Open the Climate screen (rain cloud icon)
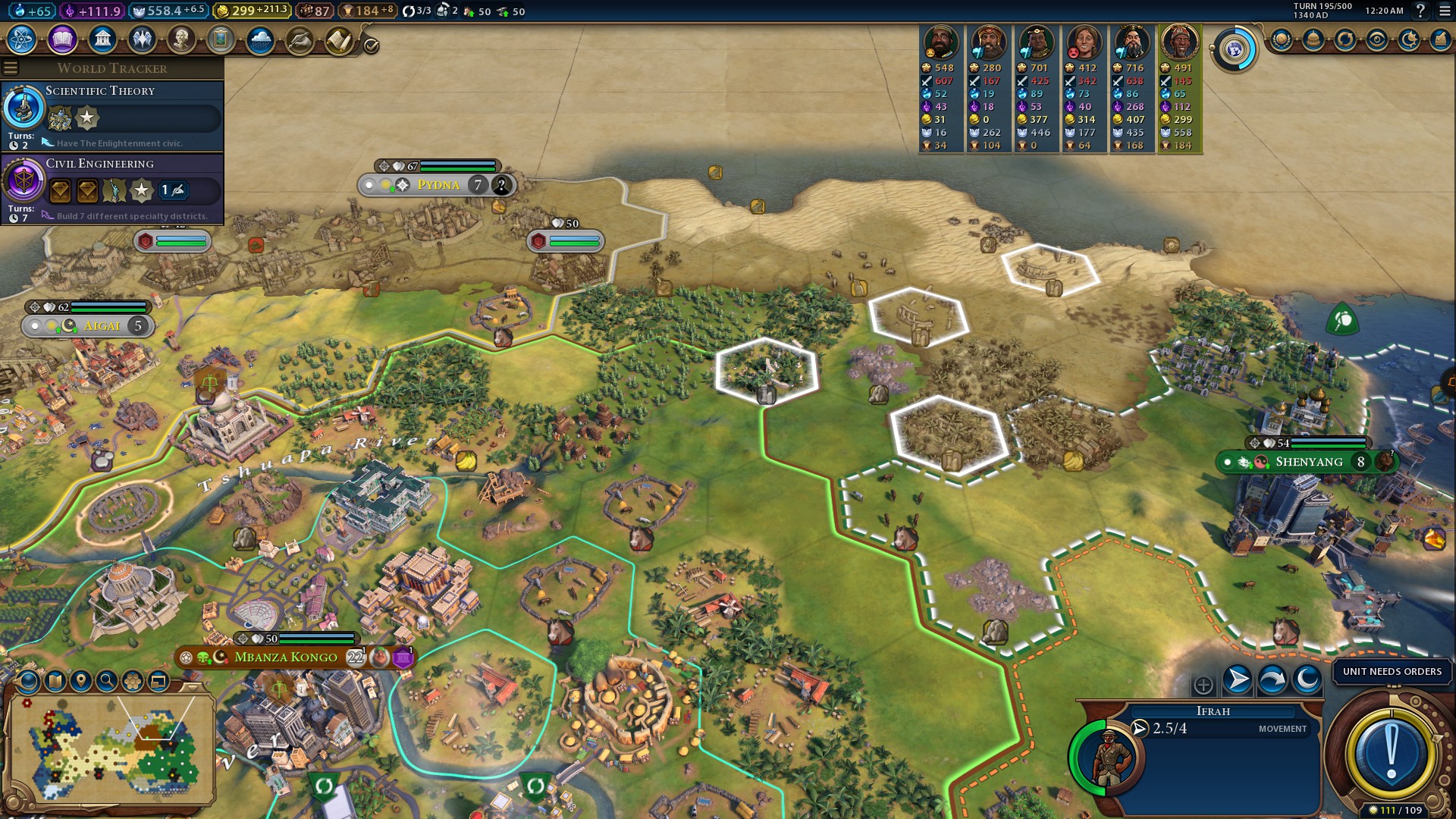1456x819 pixels. click(x=260, y=39)
